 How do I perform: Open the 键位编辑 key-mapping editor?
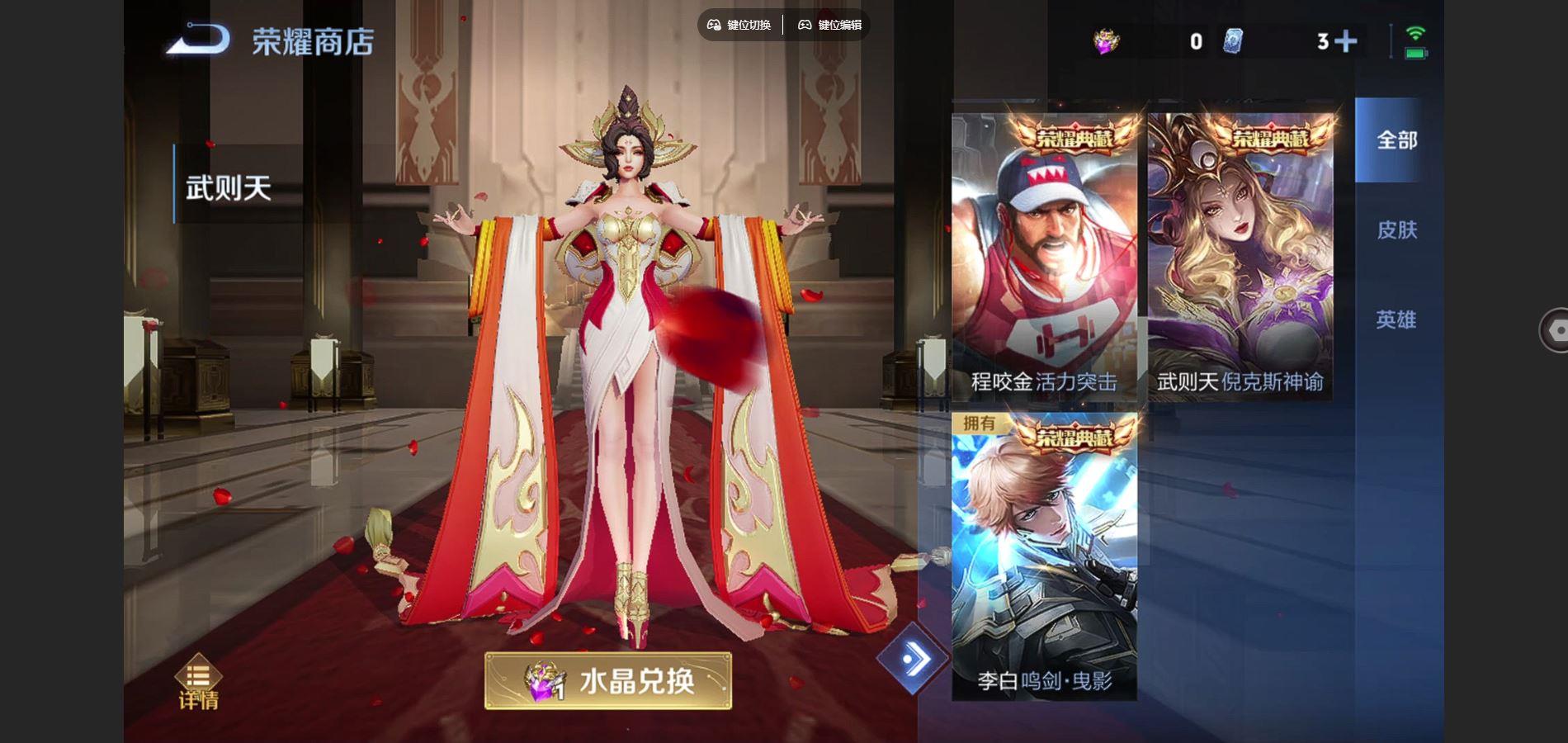pos(829,25)
